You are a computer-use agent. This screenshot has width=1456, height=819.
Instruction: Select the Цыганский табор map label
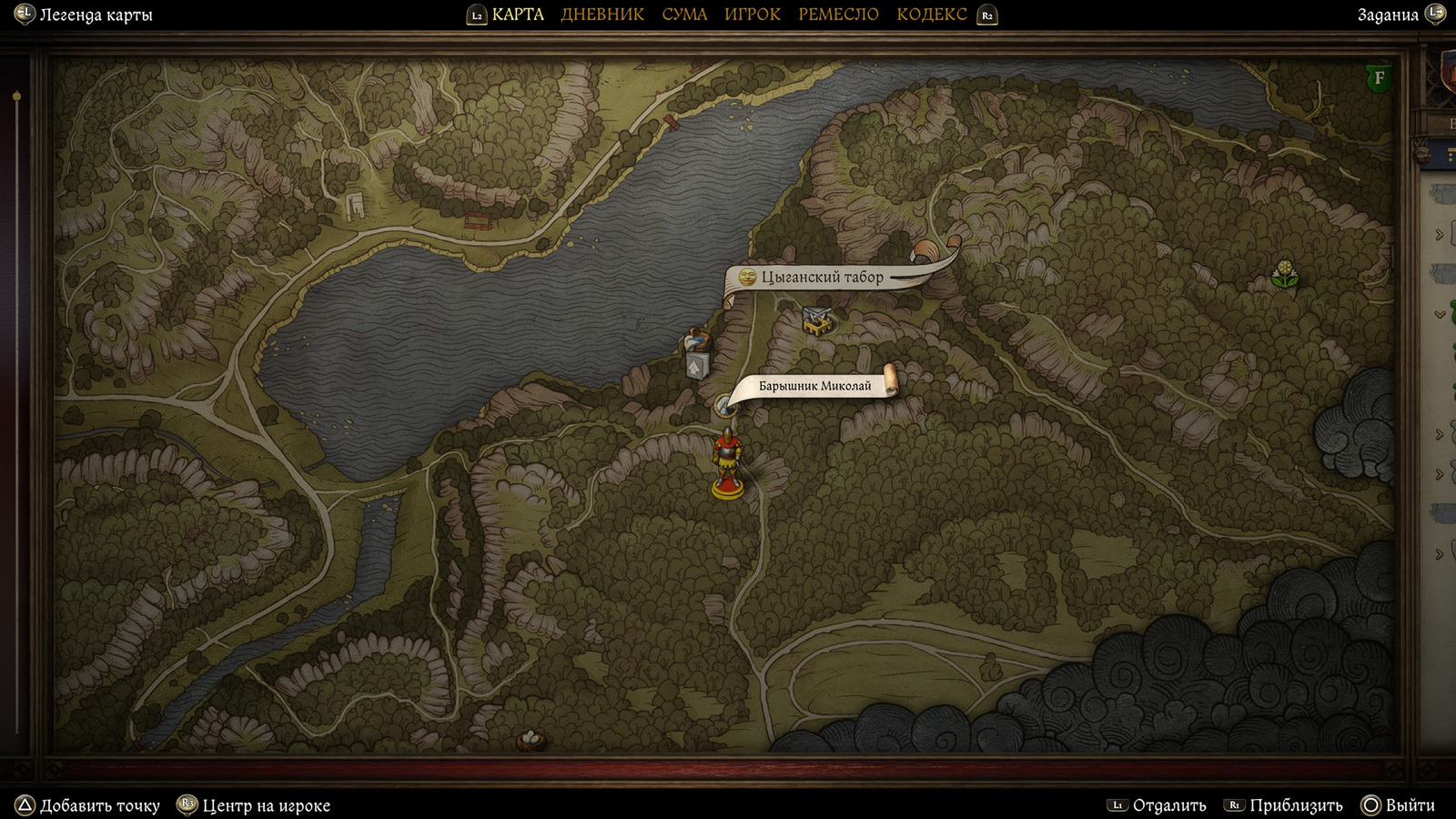pyautogui.click(x=822, y=277)
